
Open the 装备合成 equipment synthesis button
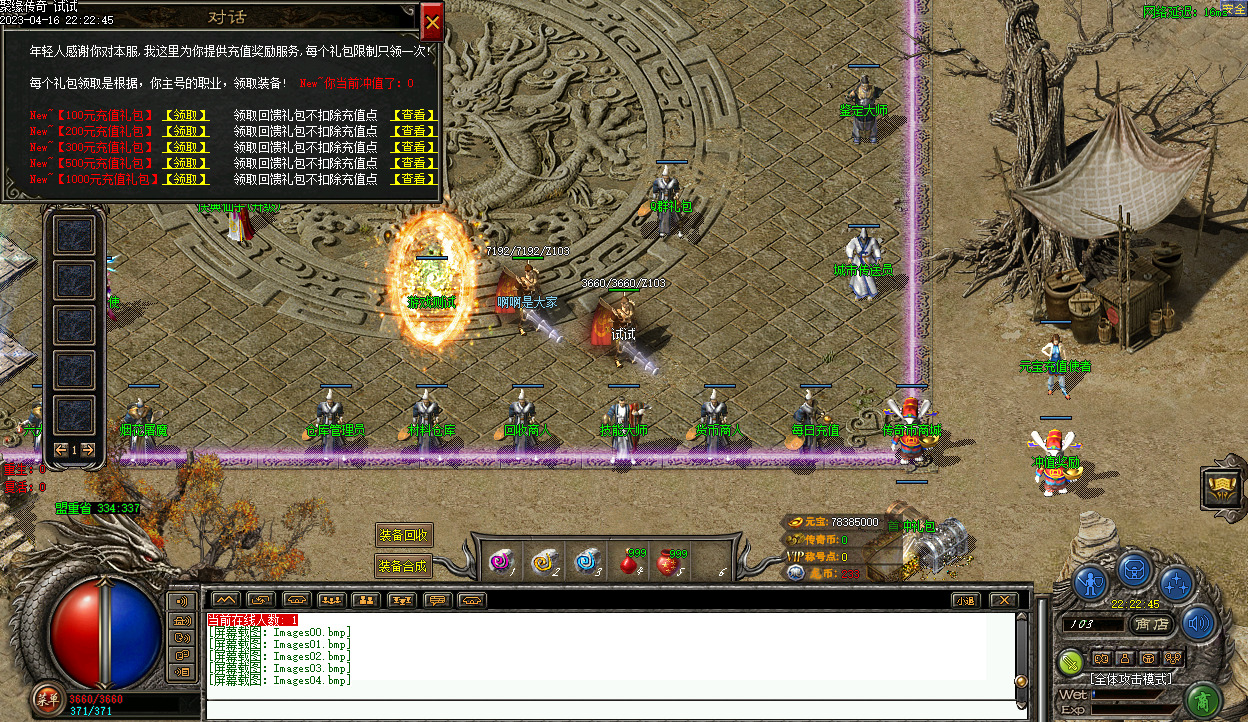pyautogui.click(x=404, y=566)
